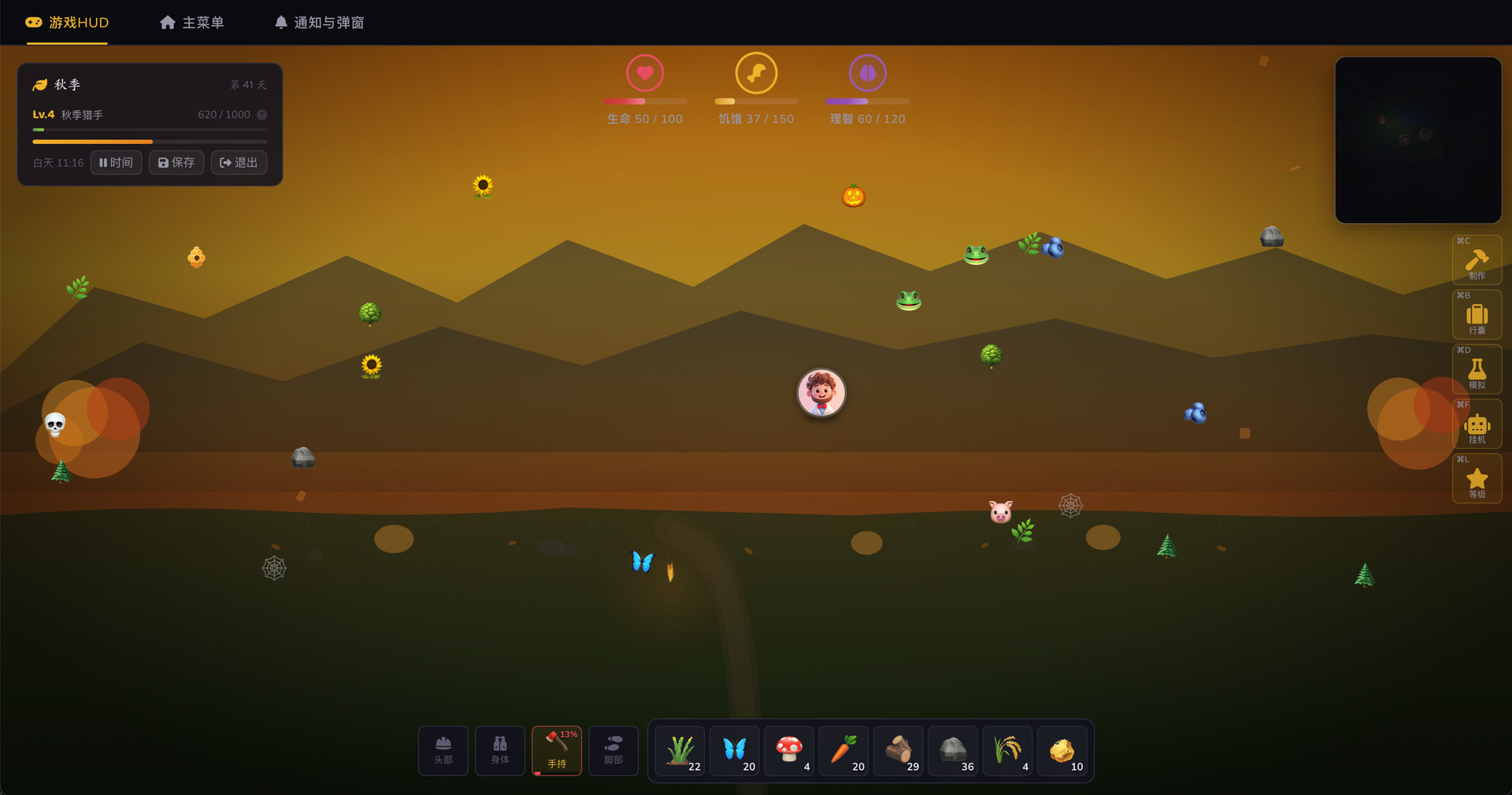This screenshot has width=1512, height=795.
Task: Click the level info question mark icon
Action: tap(262, 115)
